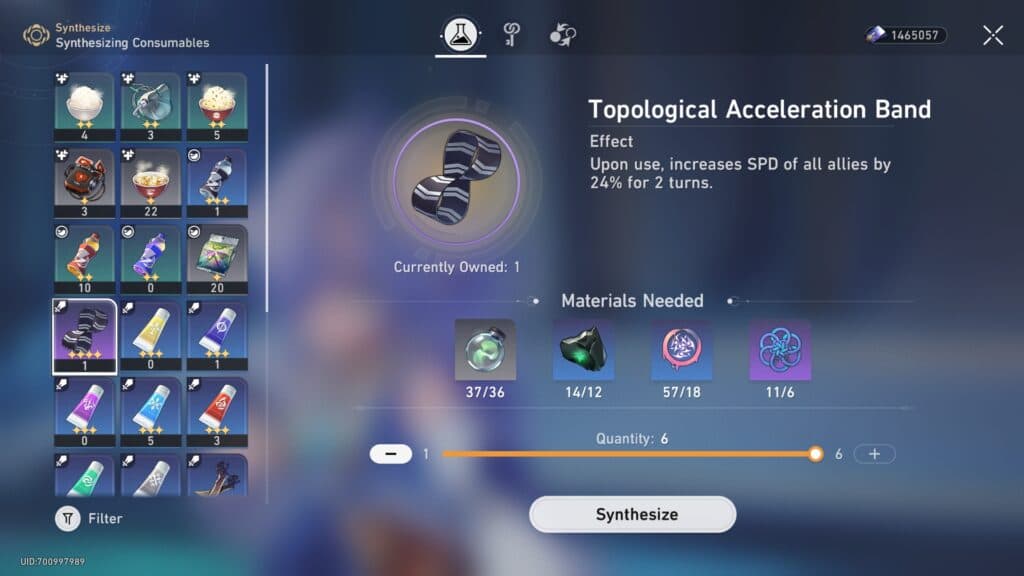Decrease quantity with the minus button

point(390,454)
